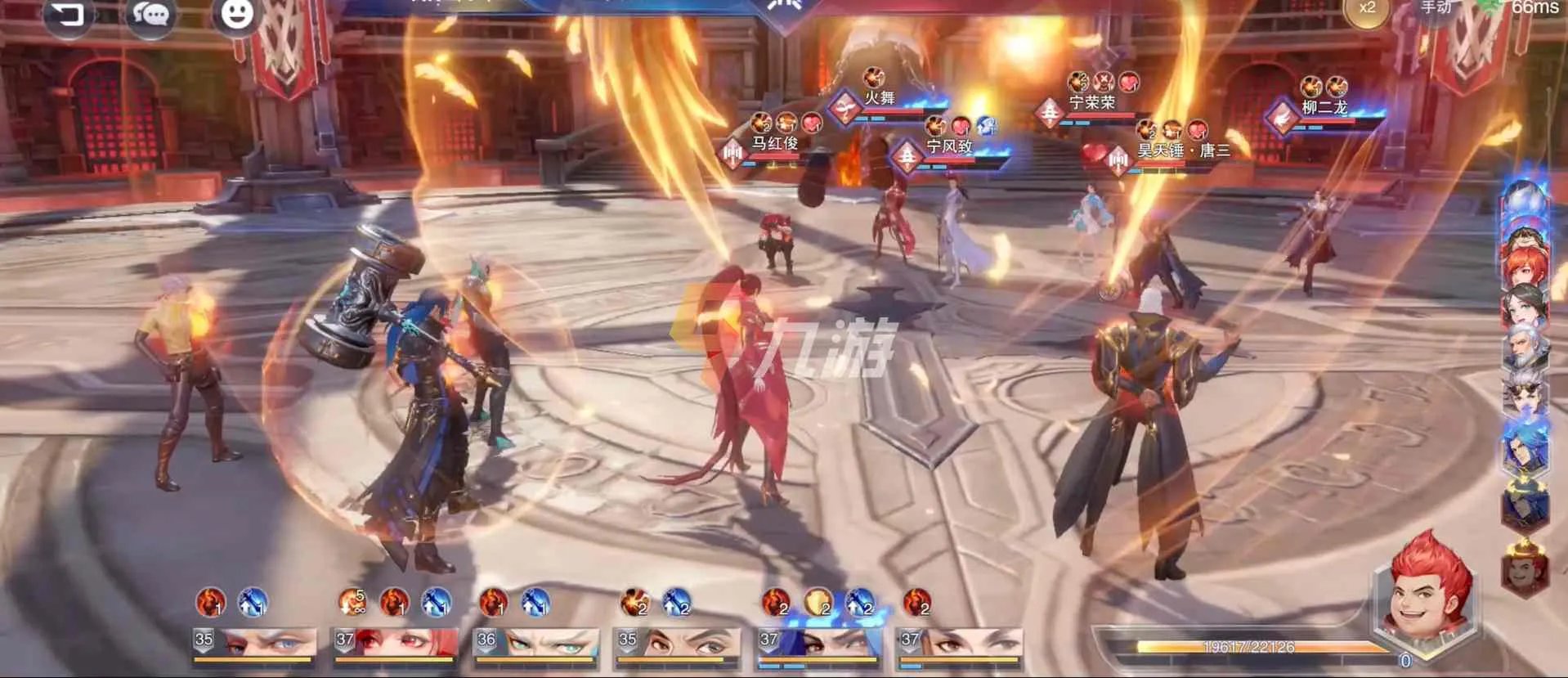Target the 宁风致 enemy nameplate

[948, 147]
